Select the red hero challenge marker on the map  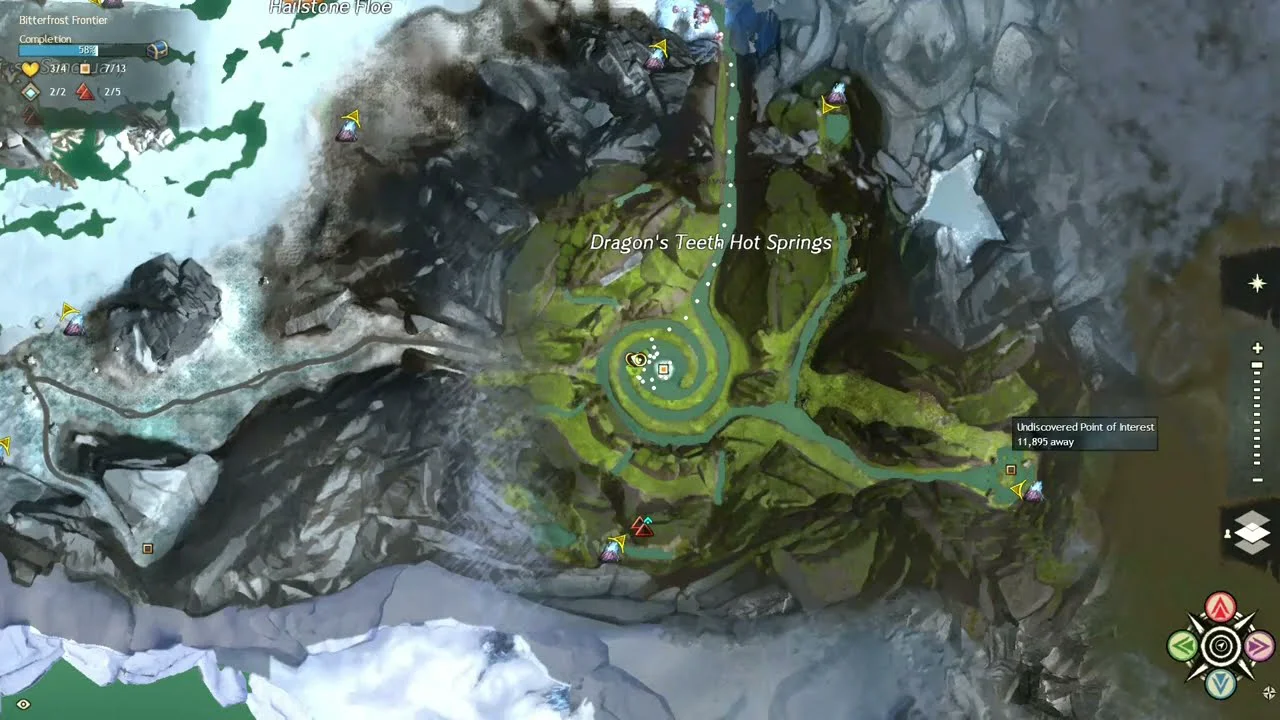pyautogui.click(x=641, y=526)
